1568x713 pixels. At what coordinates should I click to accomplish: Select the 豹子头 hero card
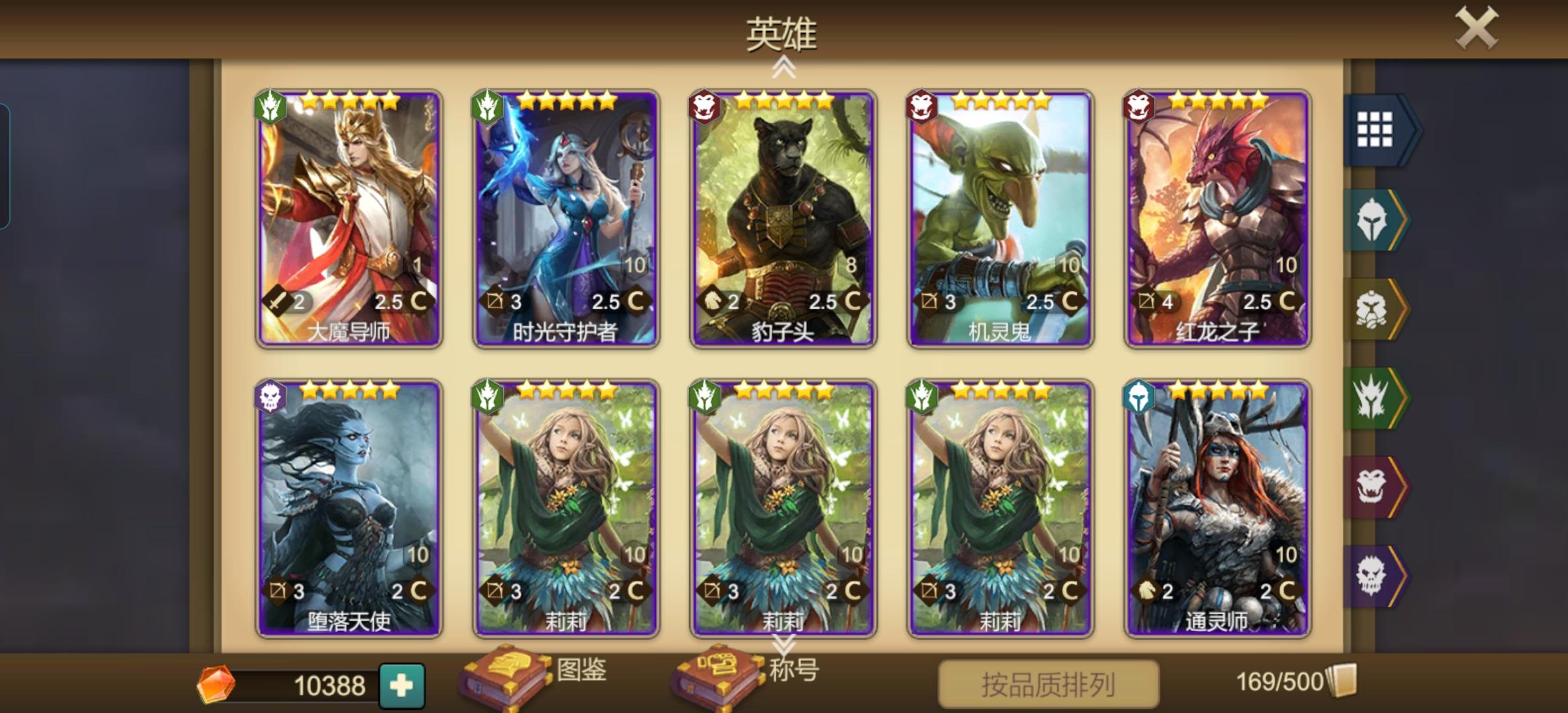783,218
